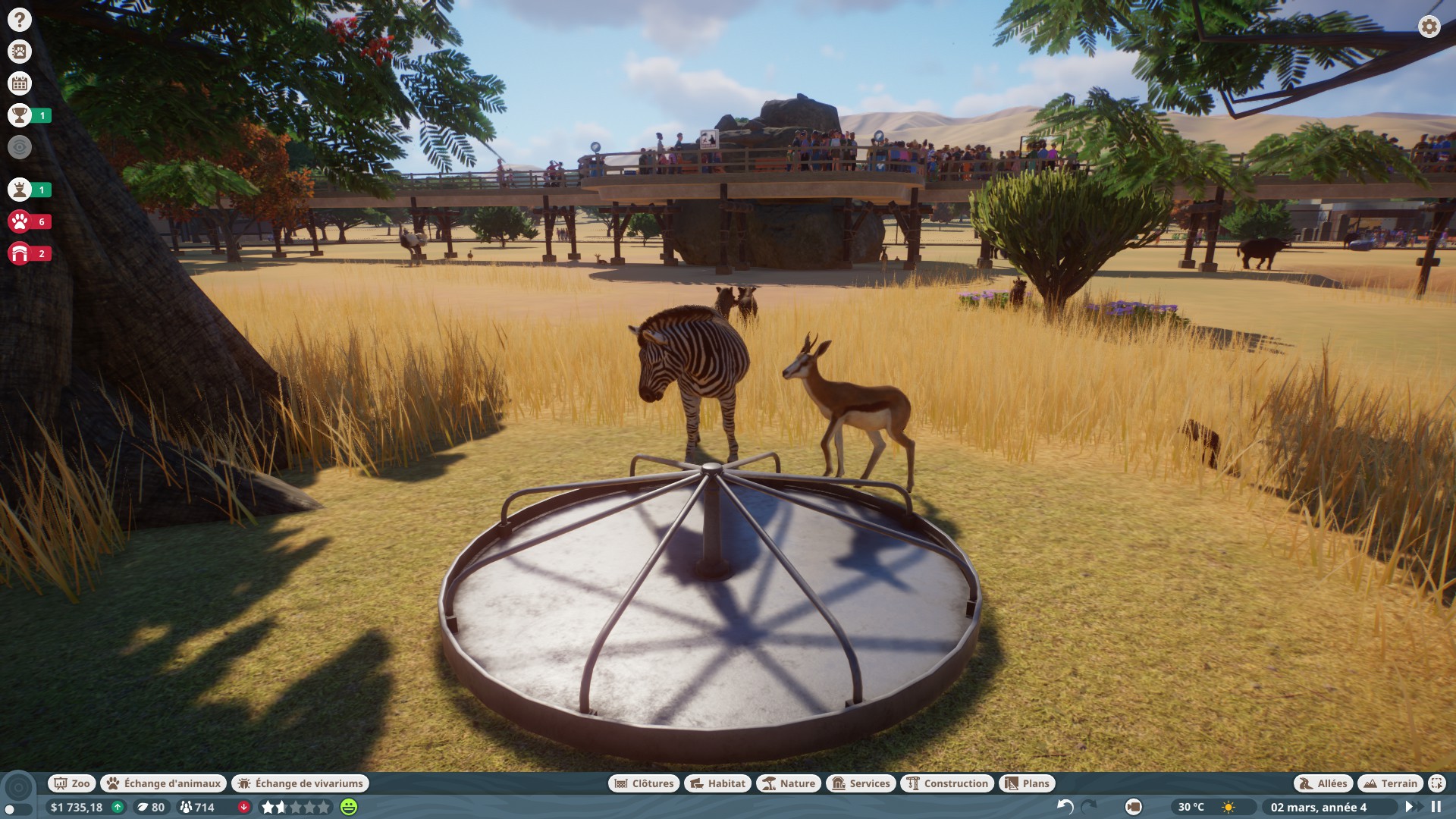This screenshot has height=819, width=1456.
Task: Open the Plans (blueprints) menu
Action: click(x=1027, y=783)
